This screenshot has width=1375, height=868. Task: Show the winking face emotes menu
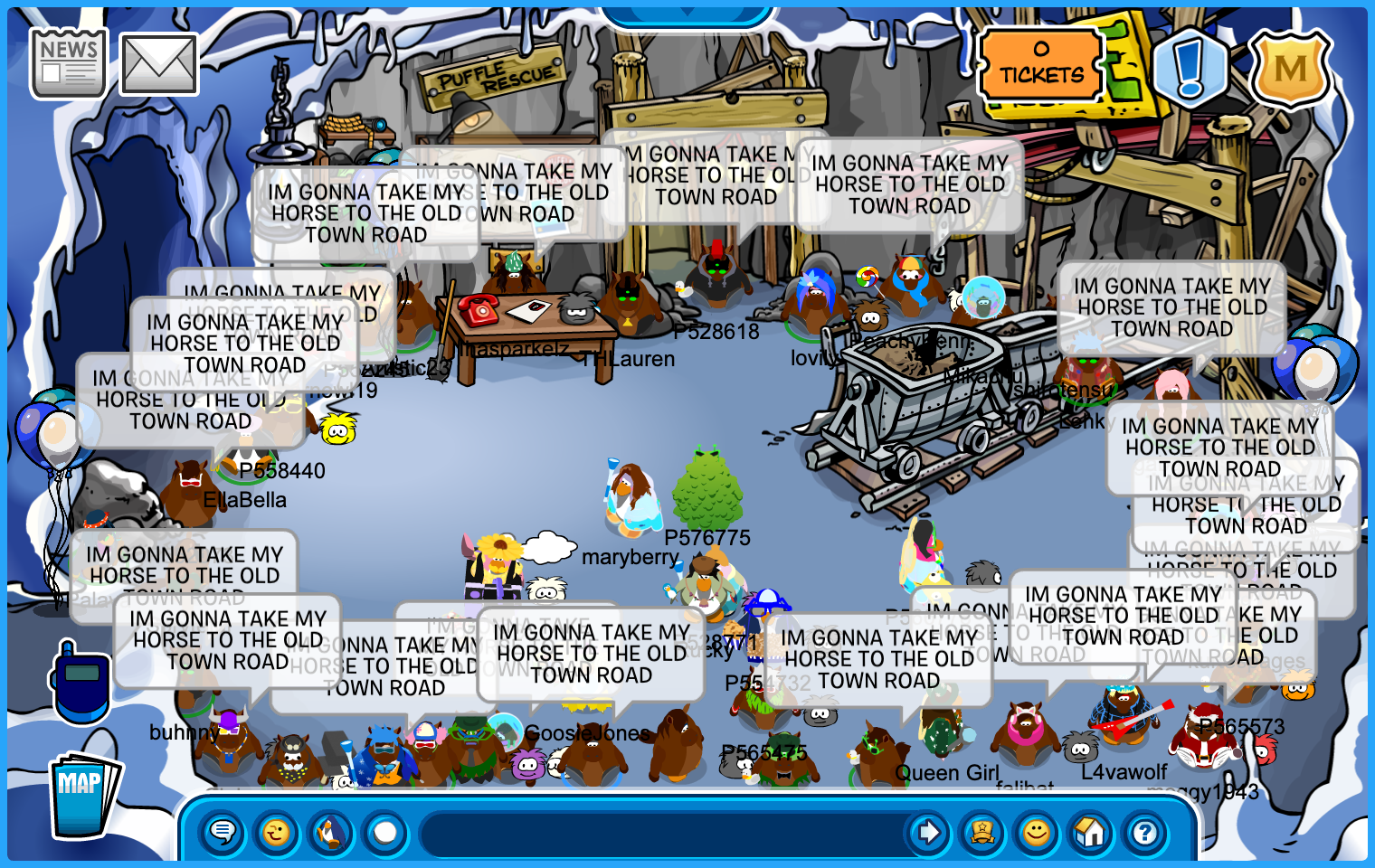point(277,832)
